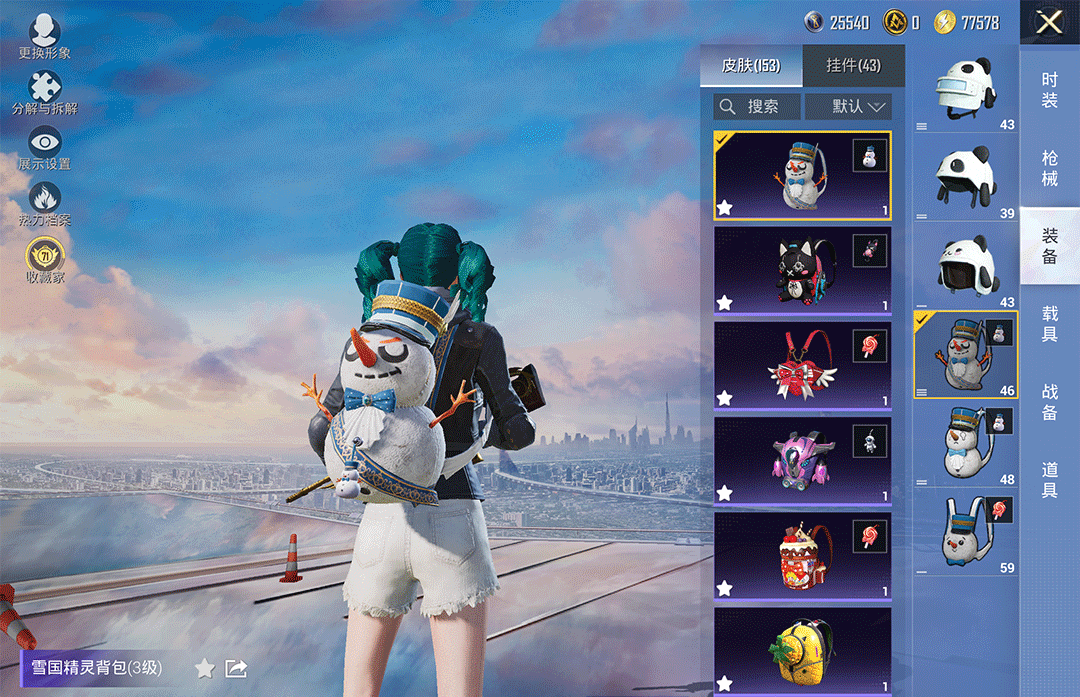1080x697 pixels.
Task: Go to the 道具 items category
Action: tap(1049, 479)
